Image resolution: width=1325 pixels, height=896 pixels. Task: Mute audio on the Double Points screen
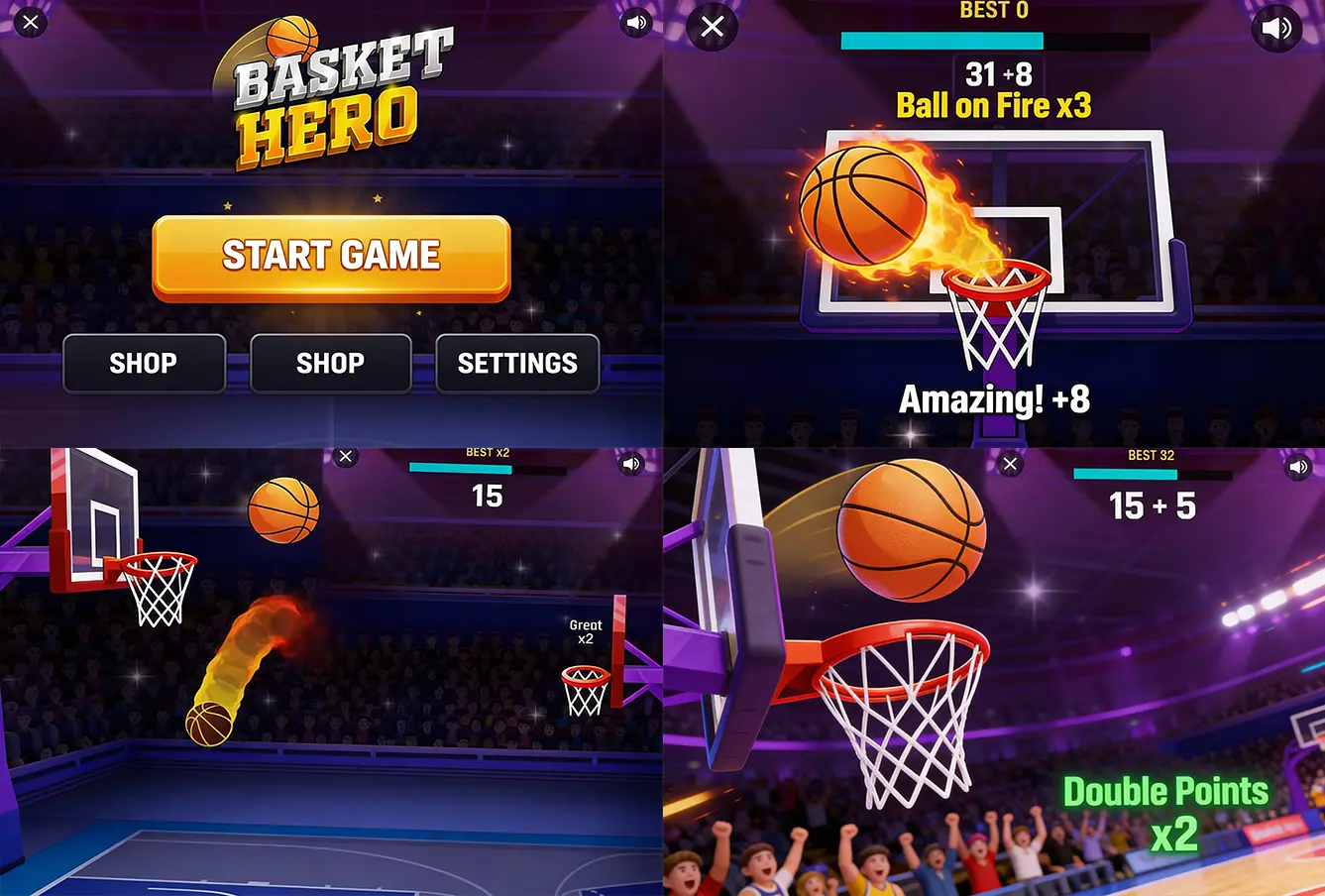[x=1299, y=466]
